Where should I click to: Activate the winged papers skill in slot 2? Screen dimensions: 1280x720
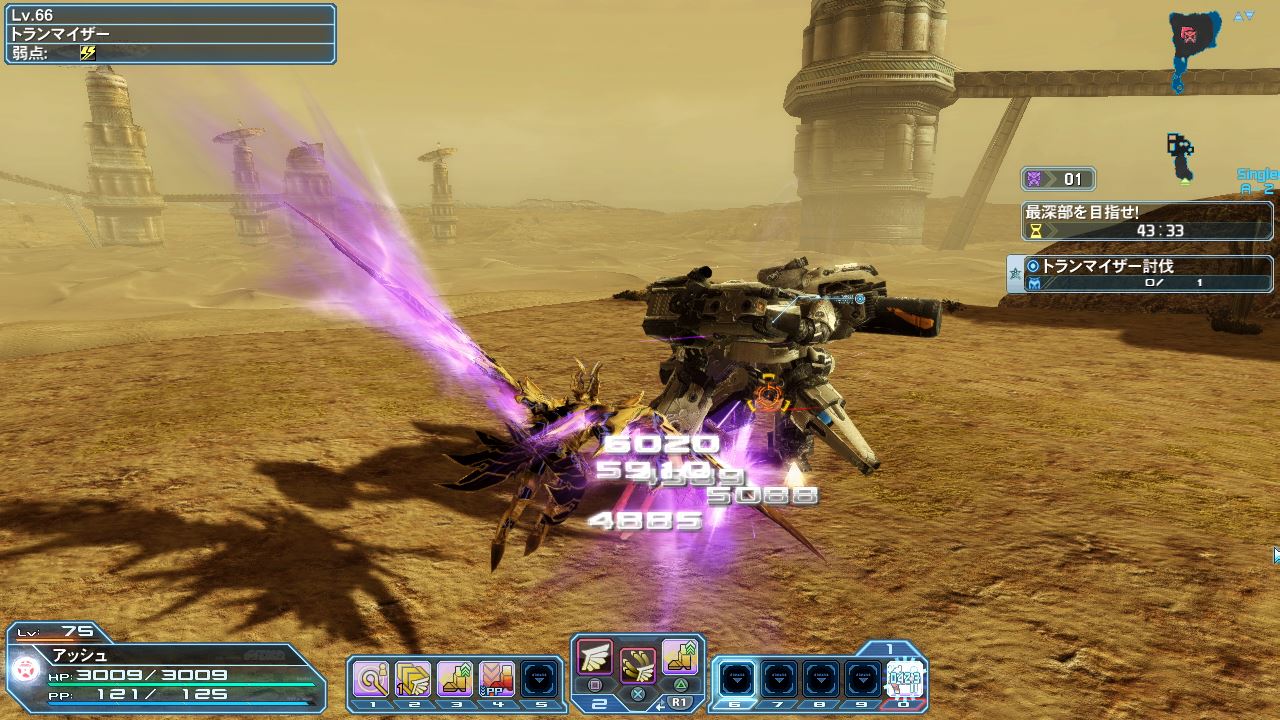pos(413,679)
